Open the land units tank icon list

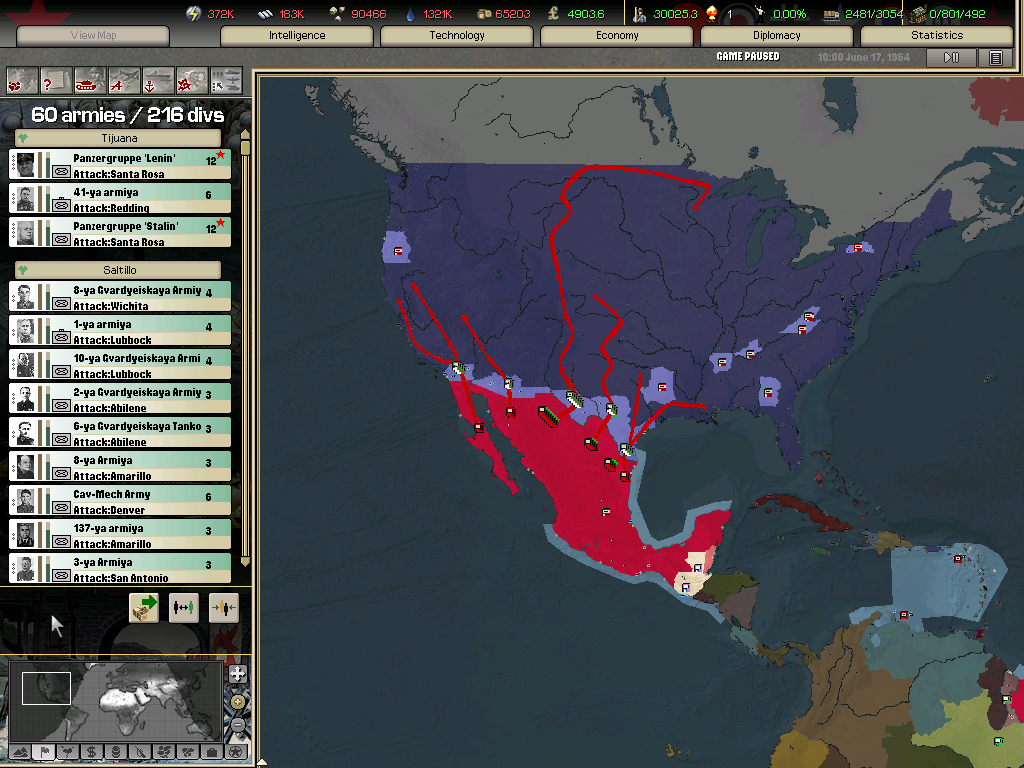[90, 78]
